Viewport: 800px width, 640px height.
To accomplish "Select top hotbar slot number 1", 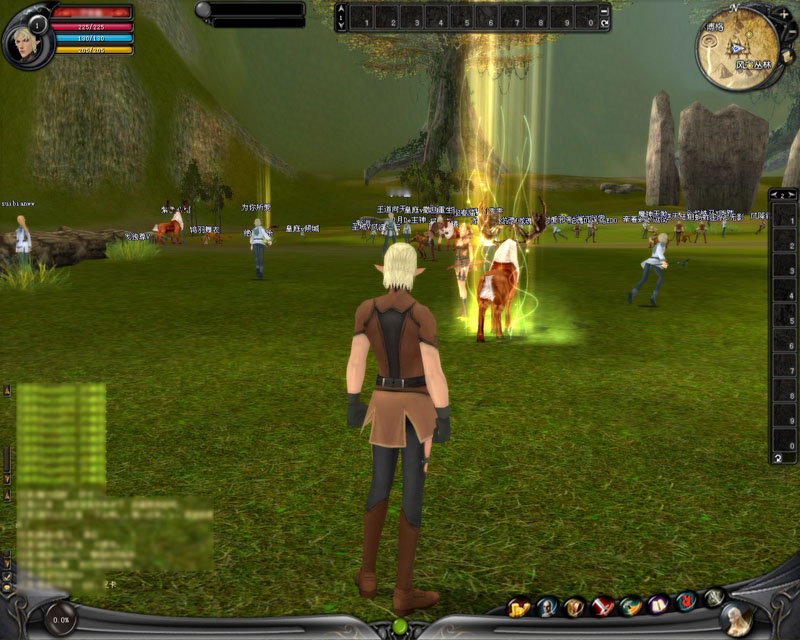I will point(361,18).
